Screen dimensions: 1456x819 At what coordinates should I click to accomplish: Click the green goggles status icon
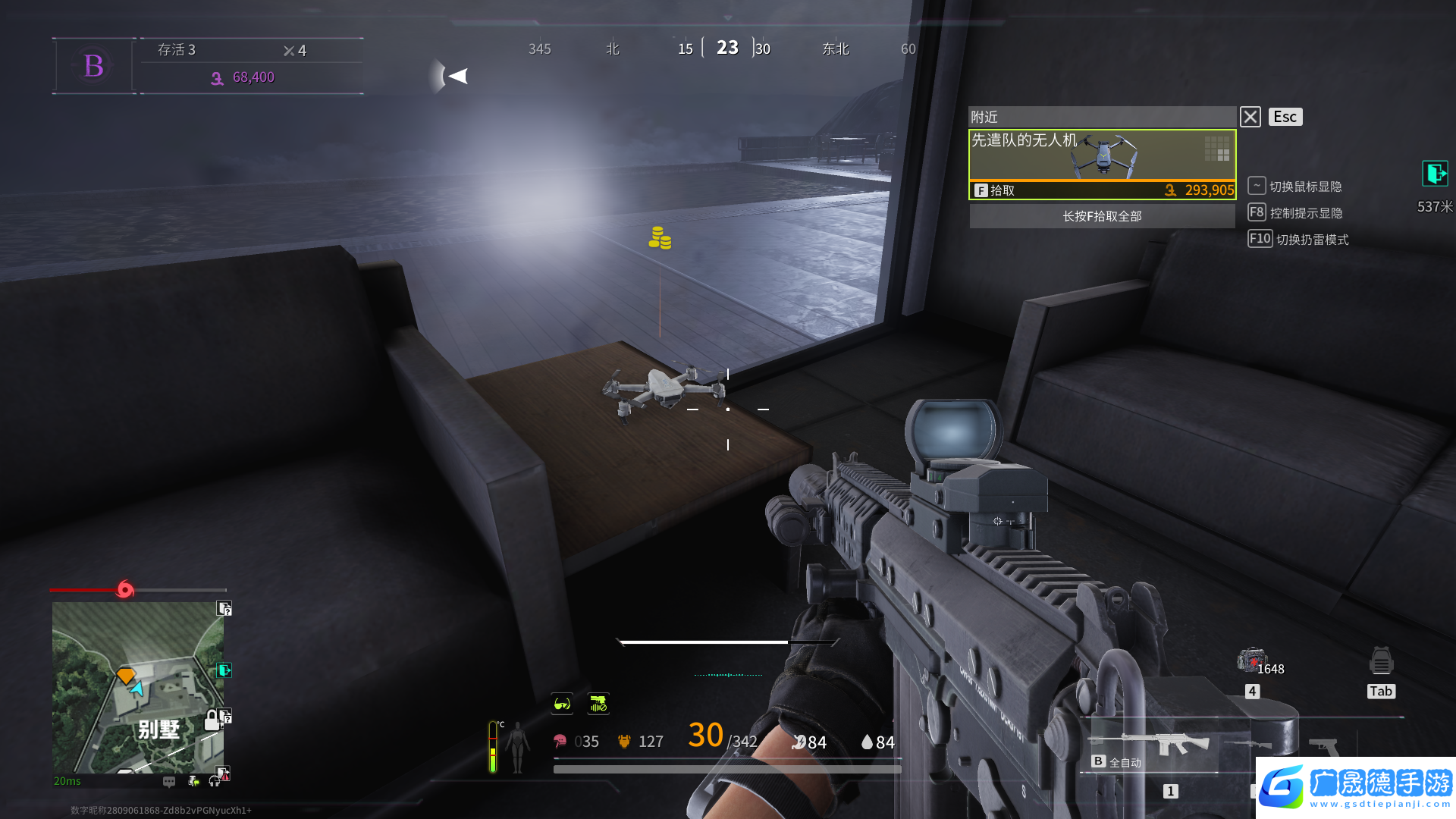click(562, 704)
